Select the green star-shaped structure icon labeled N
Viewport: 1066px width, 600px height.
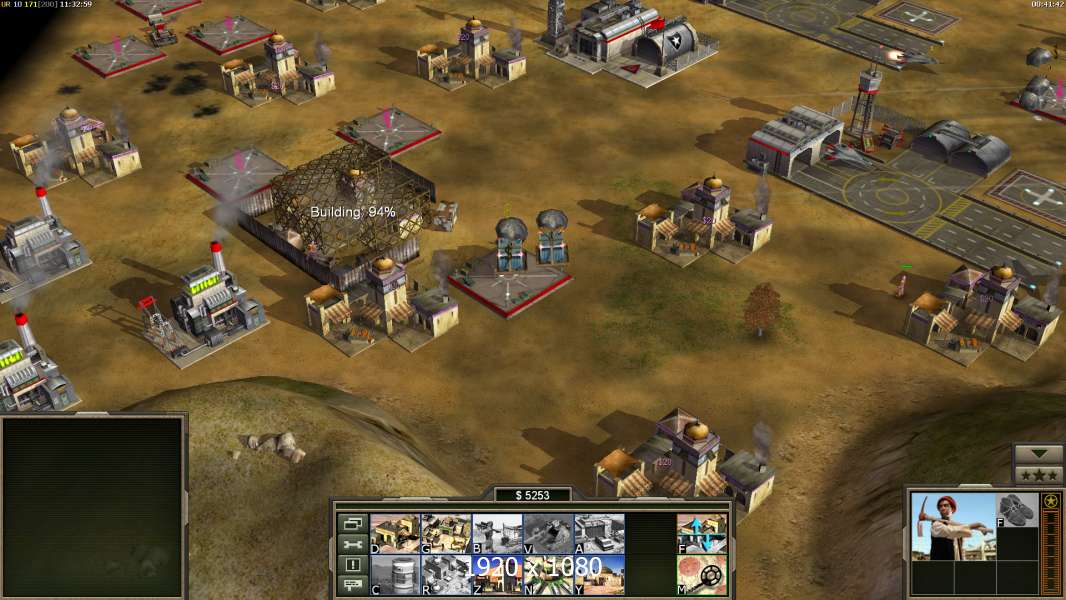pyautogui.click(x=548, y=574)
